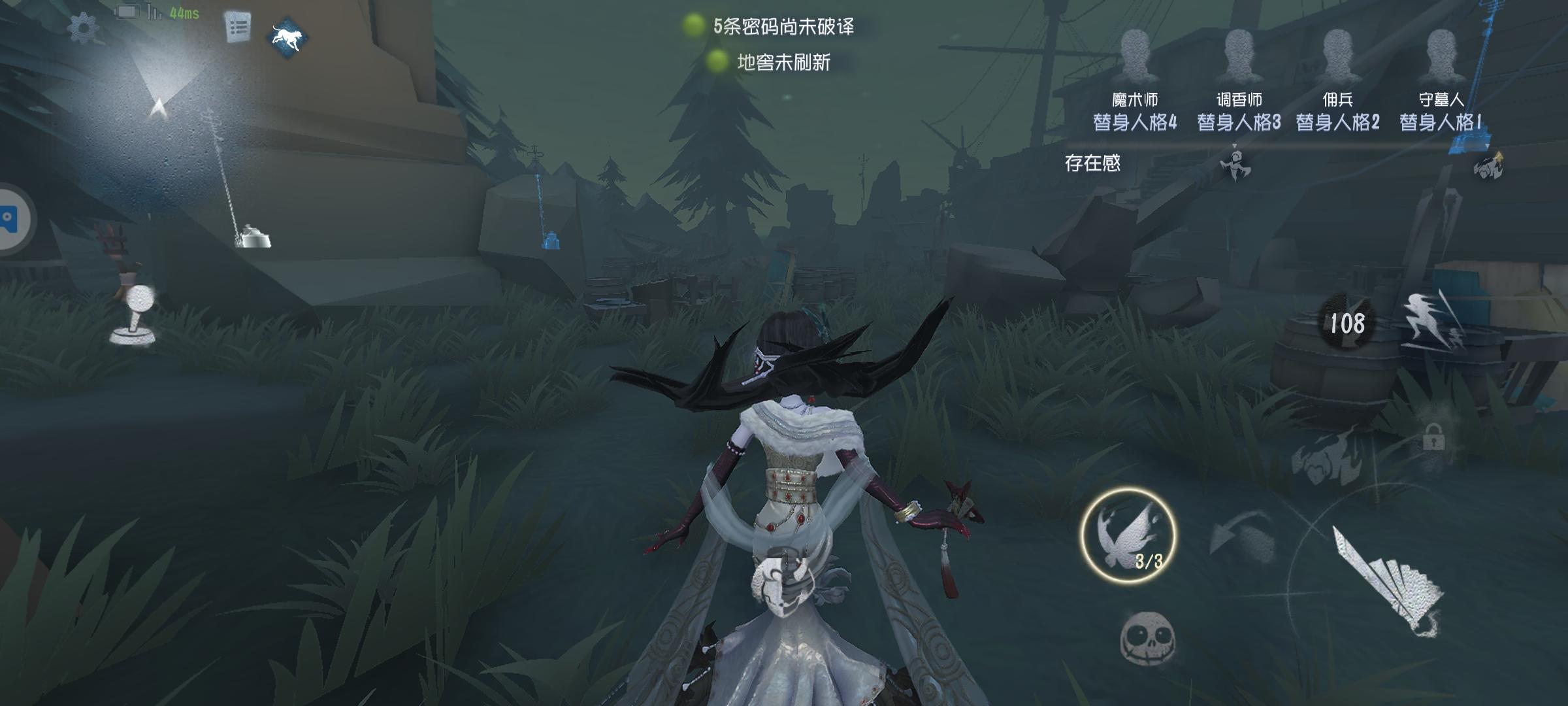Select the 调香师 survivor portrait
The image size is (1568, 706).
click(1239, 56)
